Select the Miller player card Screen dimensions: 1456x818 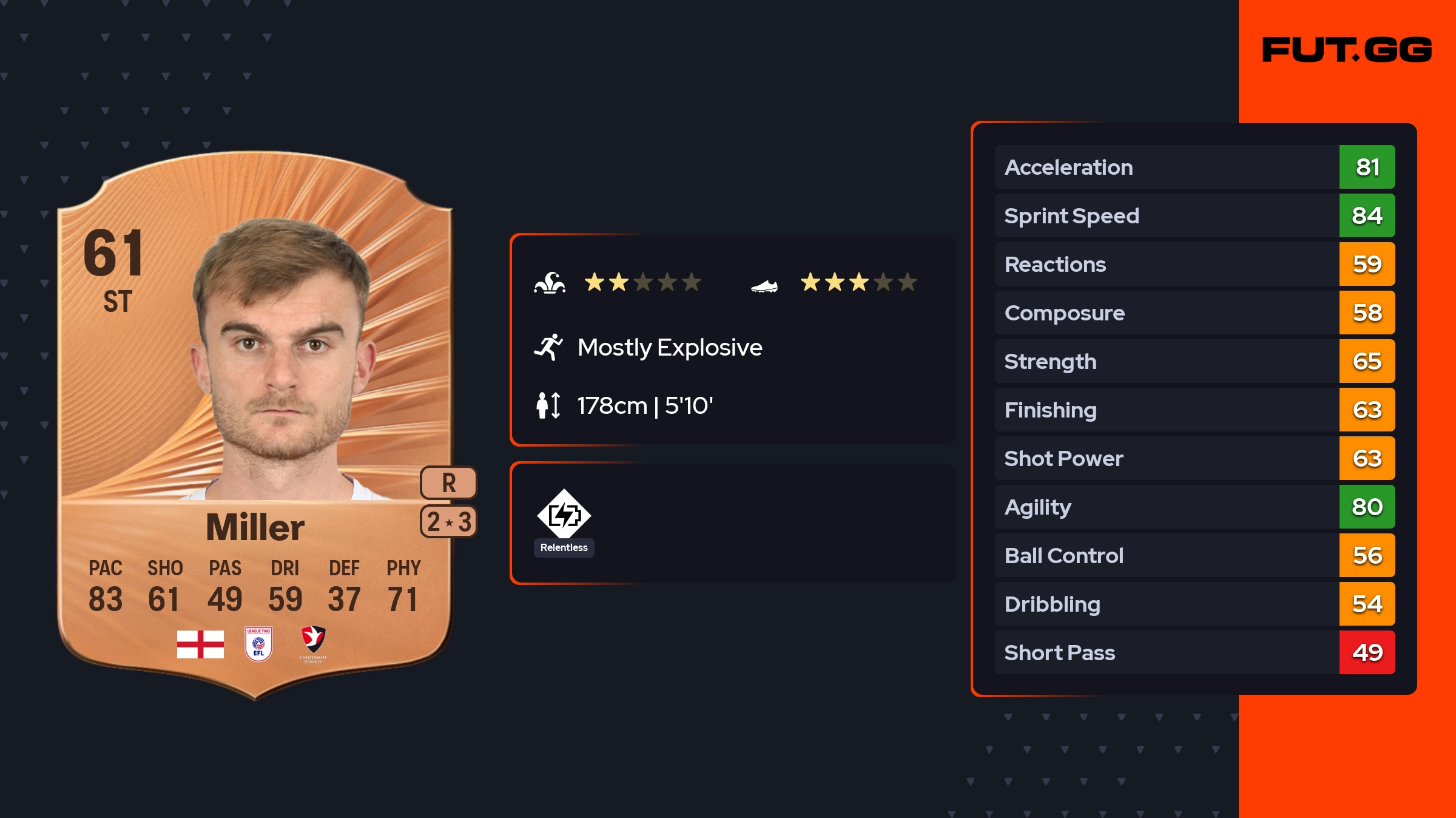point(255,425)
